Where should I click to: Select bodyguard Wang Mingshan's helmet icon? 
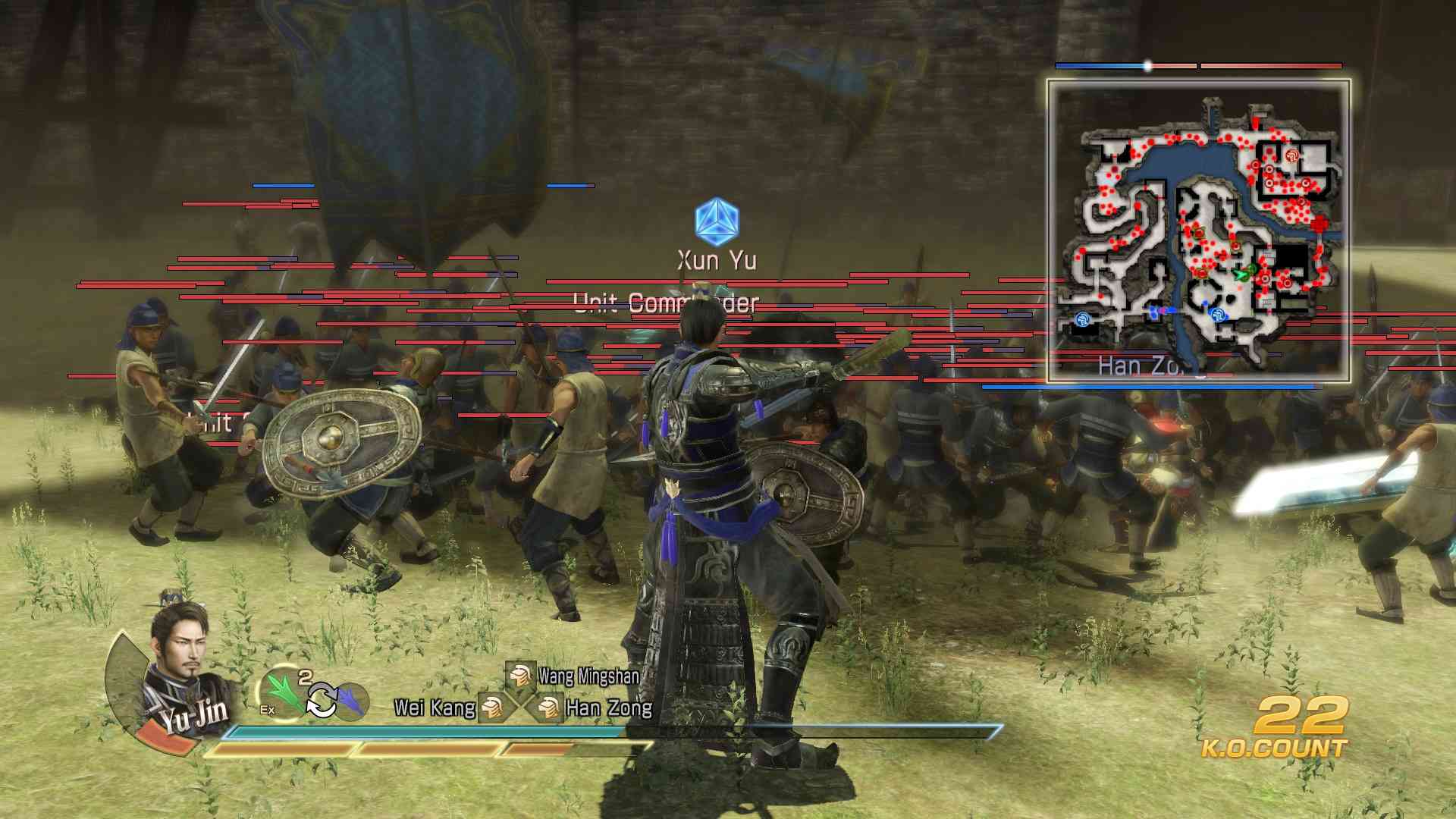520,675
